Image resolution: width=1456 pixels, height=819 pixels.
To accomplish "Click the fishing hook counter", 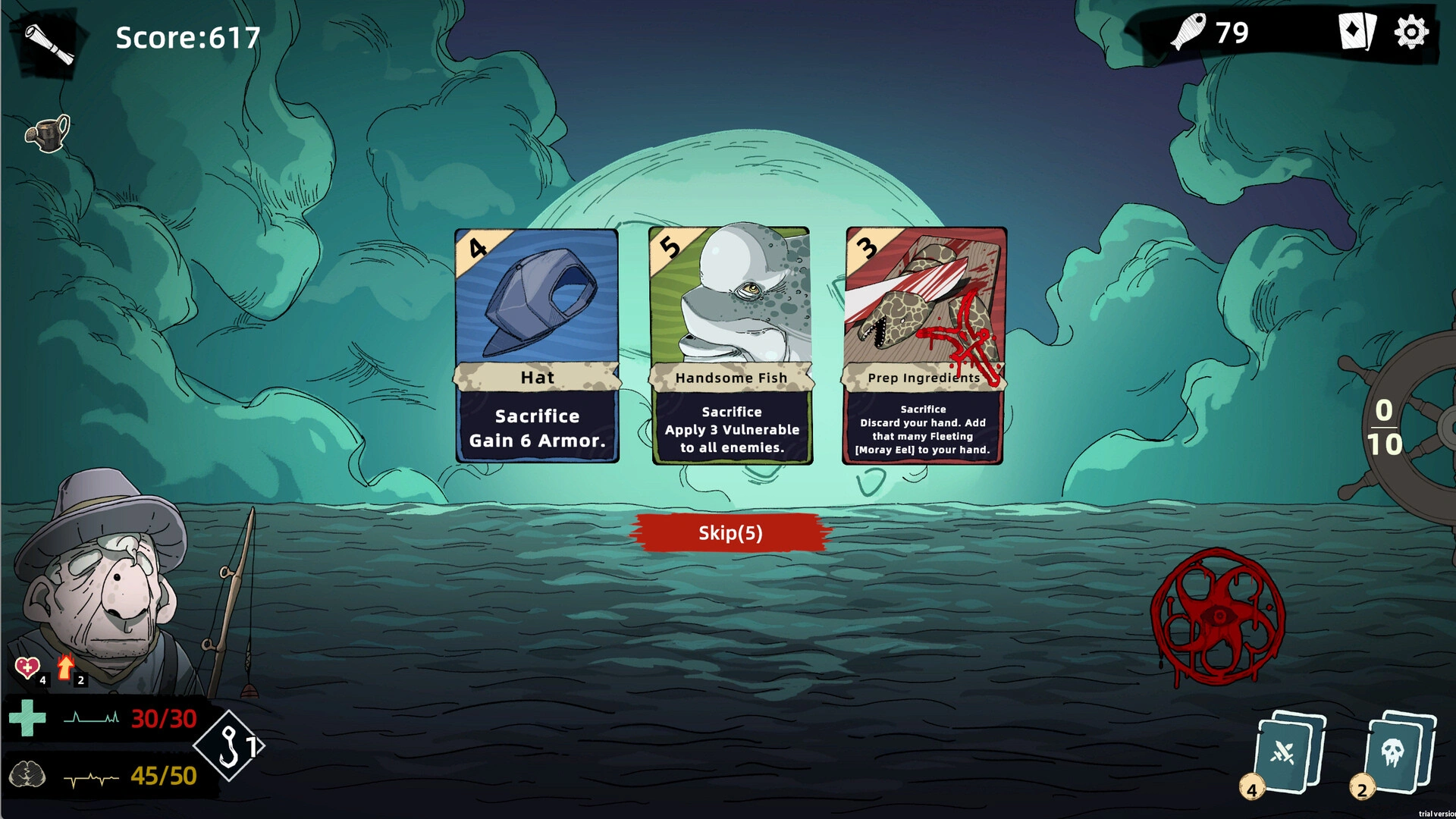I will pos(230,746).
